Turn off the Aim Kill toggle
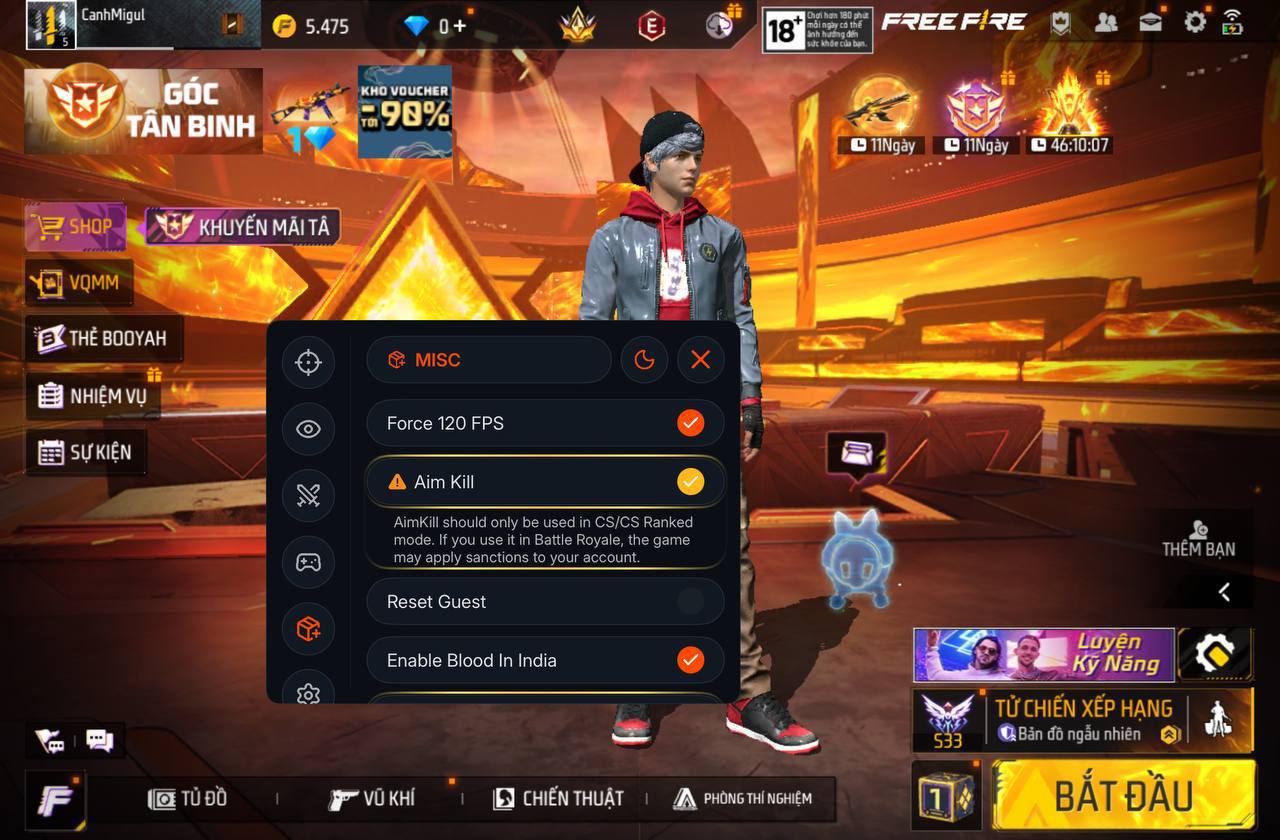The height and width of the screenshot is (840, 1280). tap(690, 481)
